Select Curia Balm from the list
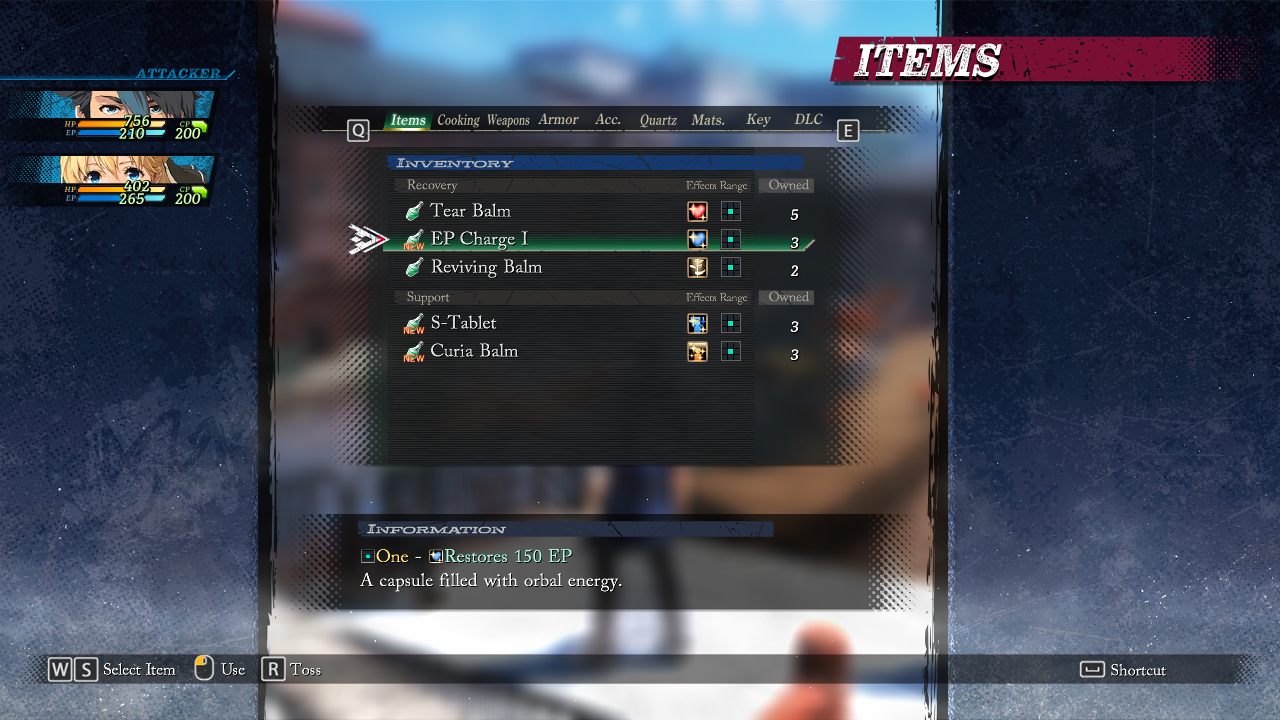This screenshot has width=1280, height=720. 474,351
